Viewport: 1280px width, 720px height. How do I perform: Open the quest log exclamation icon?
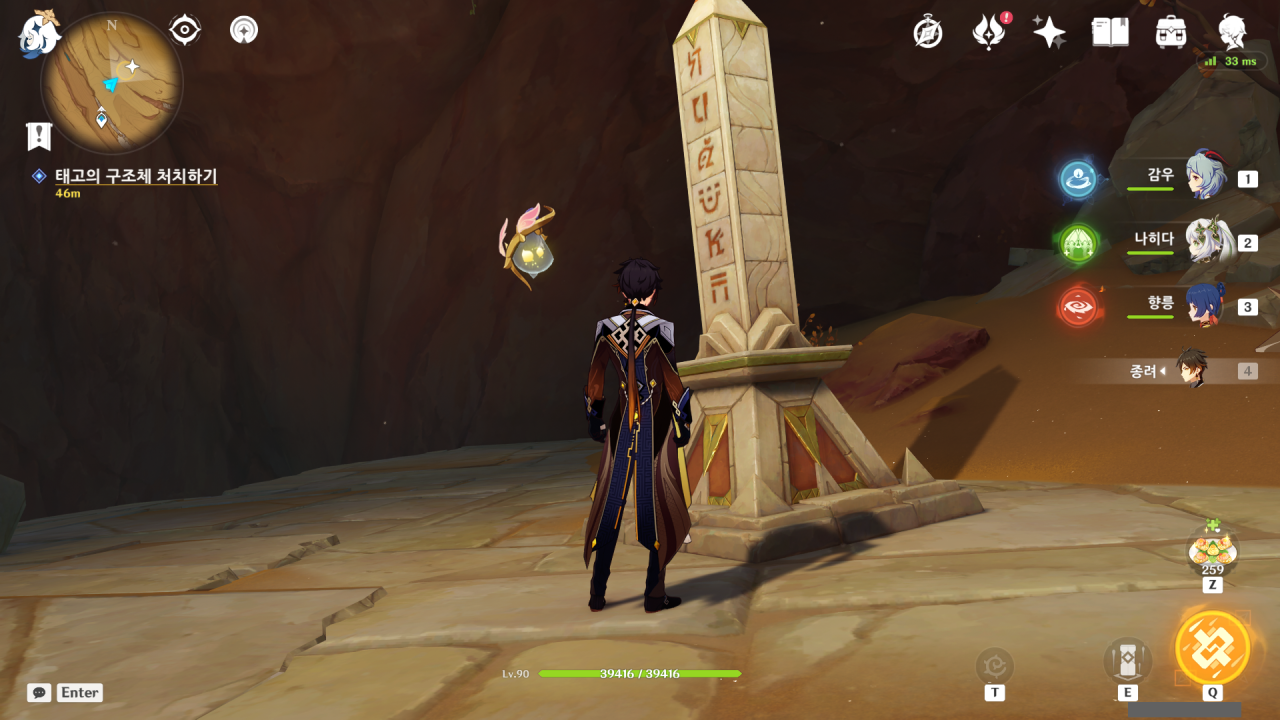pos(39,136)
